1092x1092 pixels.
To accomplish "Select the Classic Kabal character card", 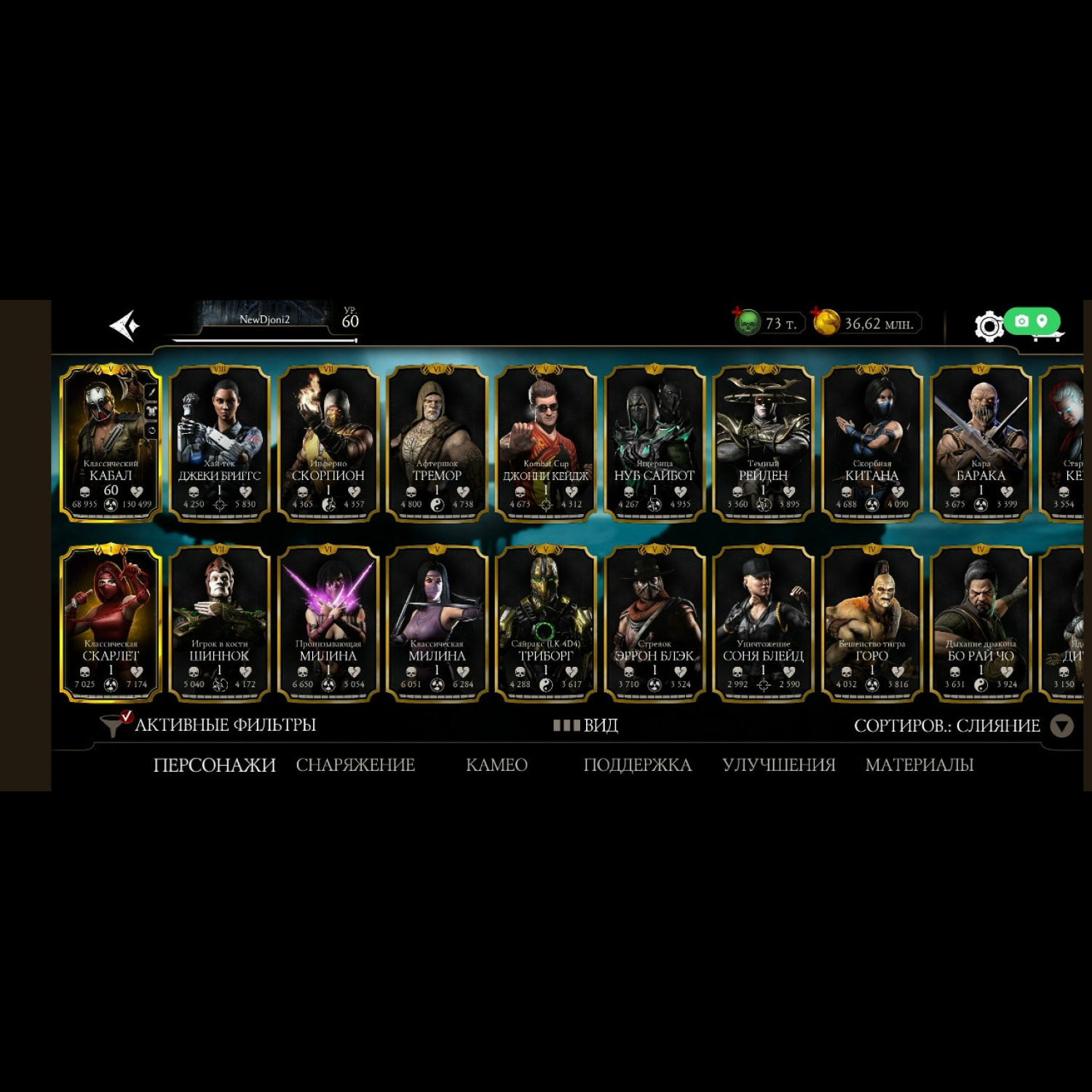I will 111,443.
